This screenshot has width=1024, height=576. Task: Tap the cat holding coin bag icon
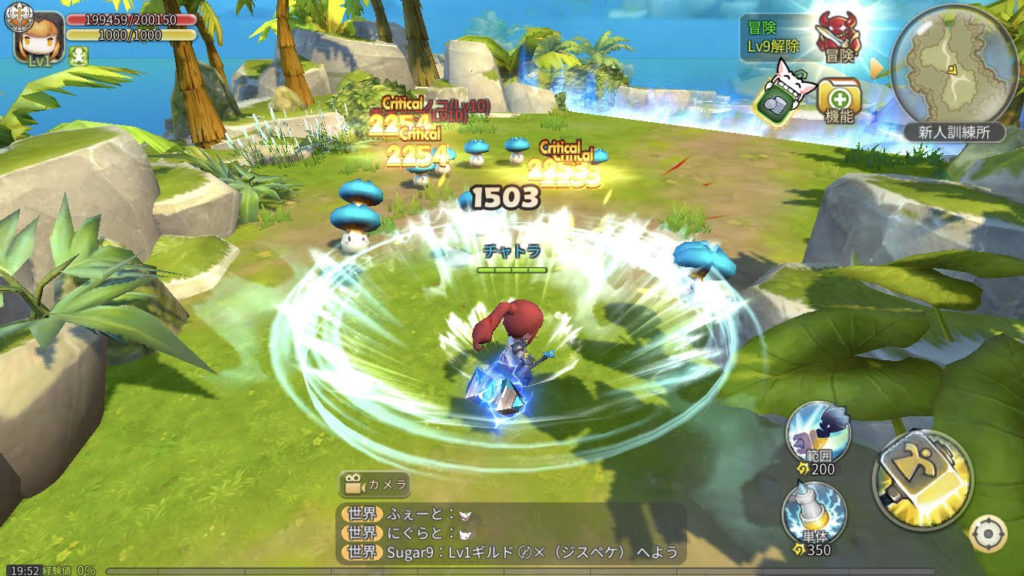pos(783,93)
